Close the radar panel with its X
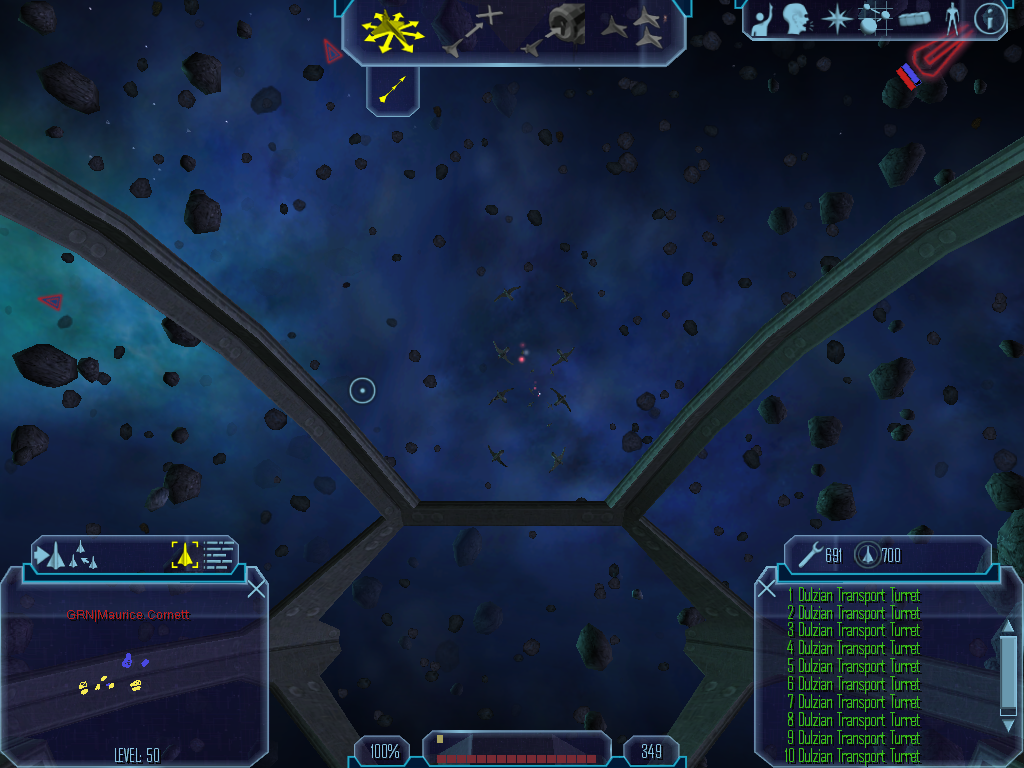This screenshot has width=1024, height=768. click(256, 589)
